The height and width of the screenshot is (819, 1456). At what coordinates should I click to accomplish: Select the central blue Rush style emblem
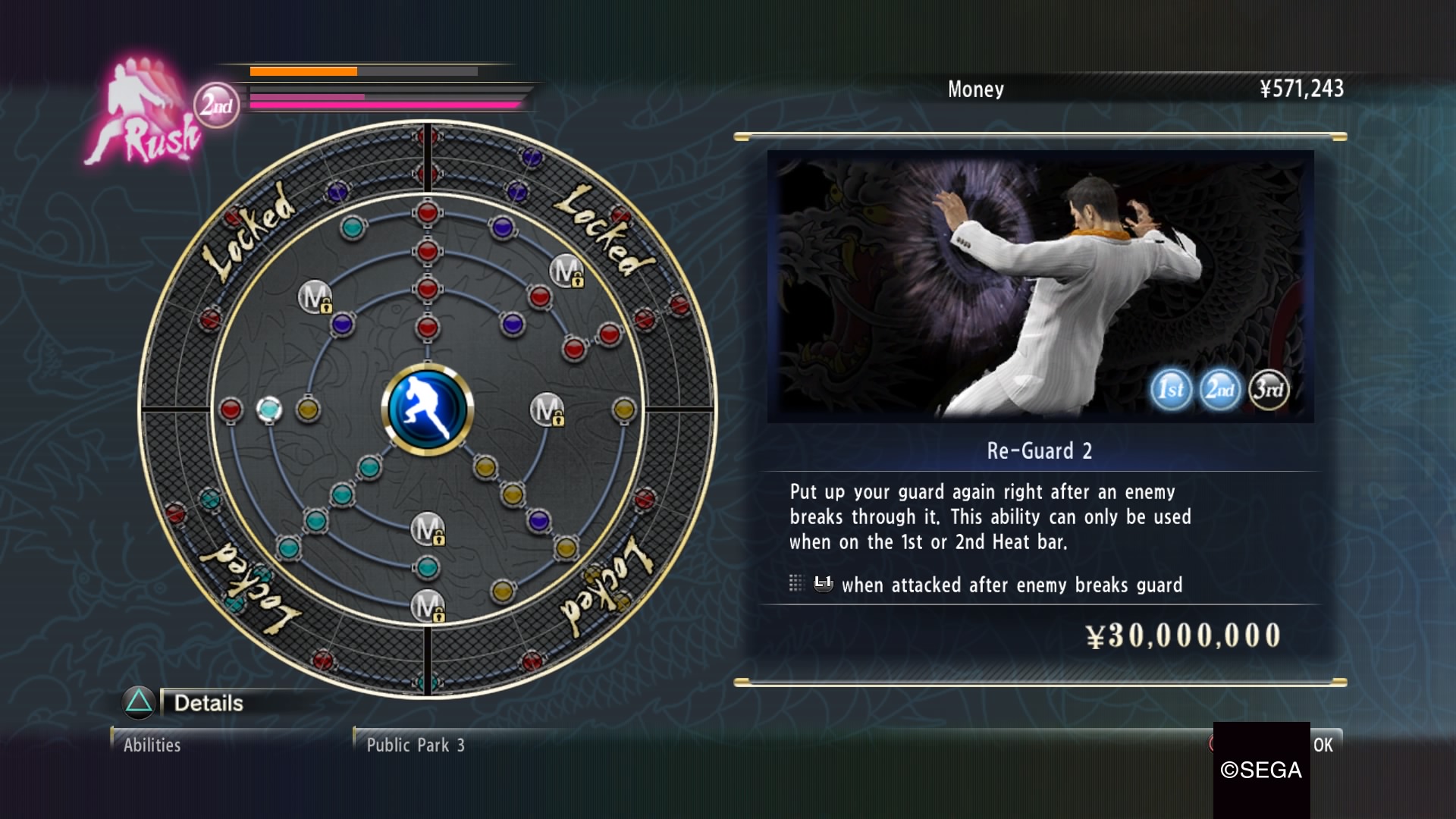427,409
